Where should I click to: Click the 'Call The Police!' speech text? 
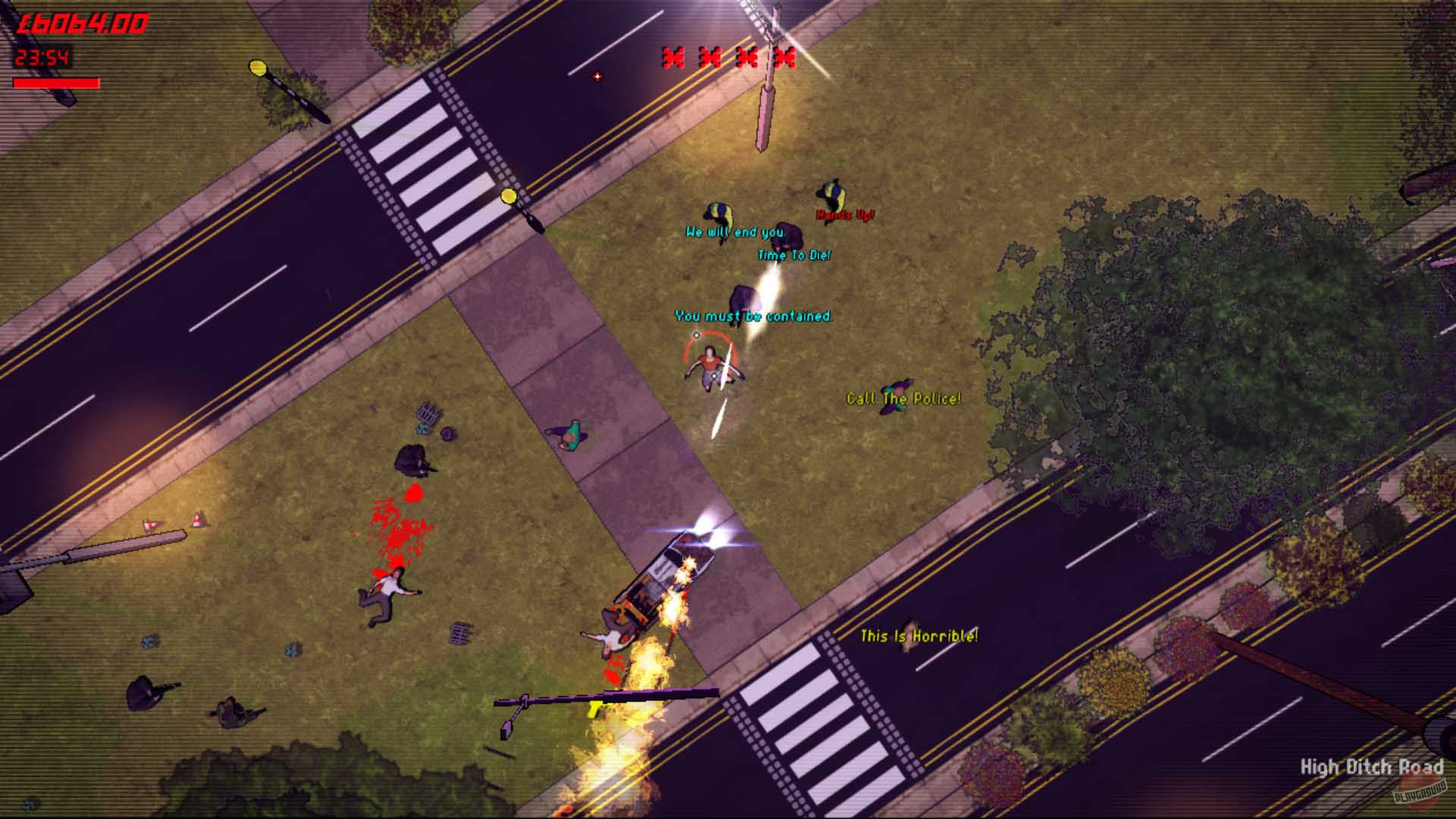tap(903, 398)
